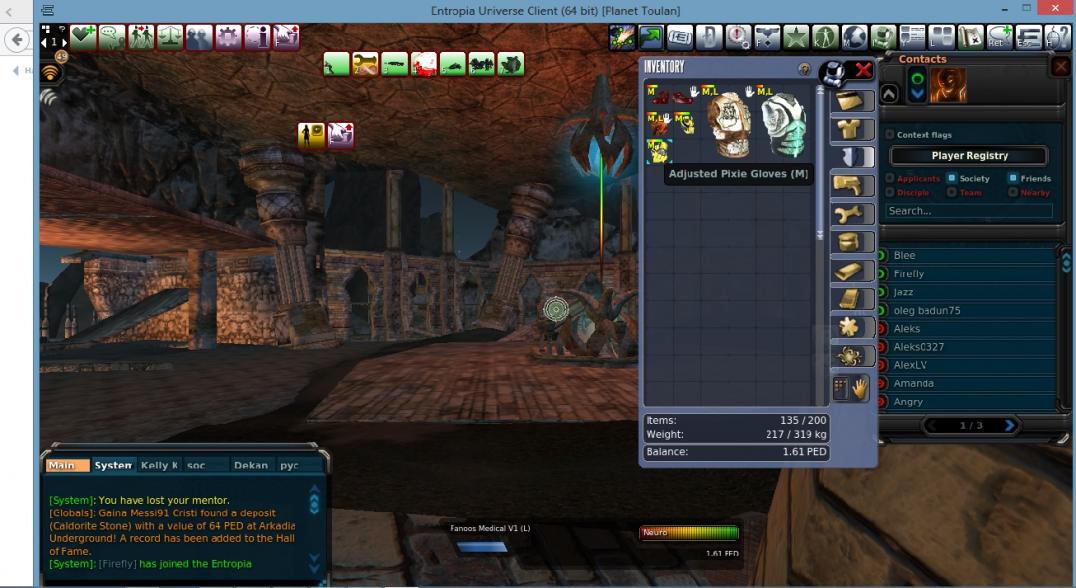
Task: Open the shirt clothing inventory category
Action: click(x=853, y=128)
